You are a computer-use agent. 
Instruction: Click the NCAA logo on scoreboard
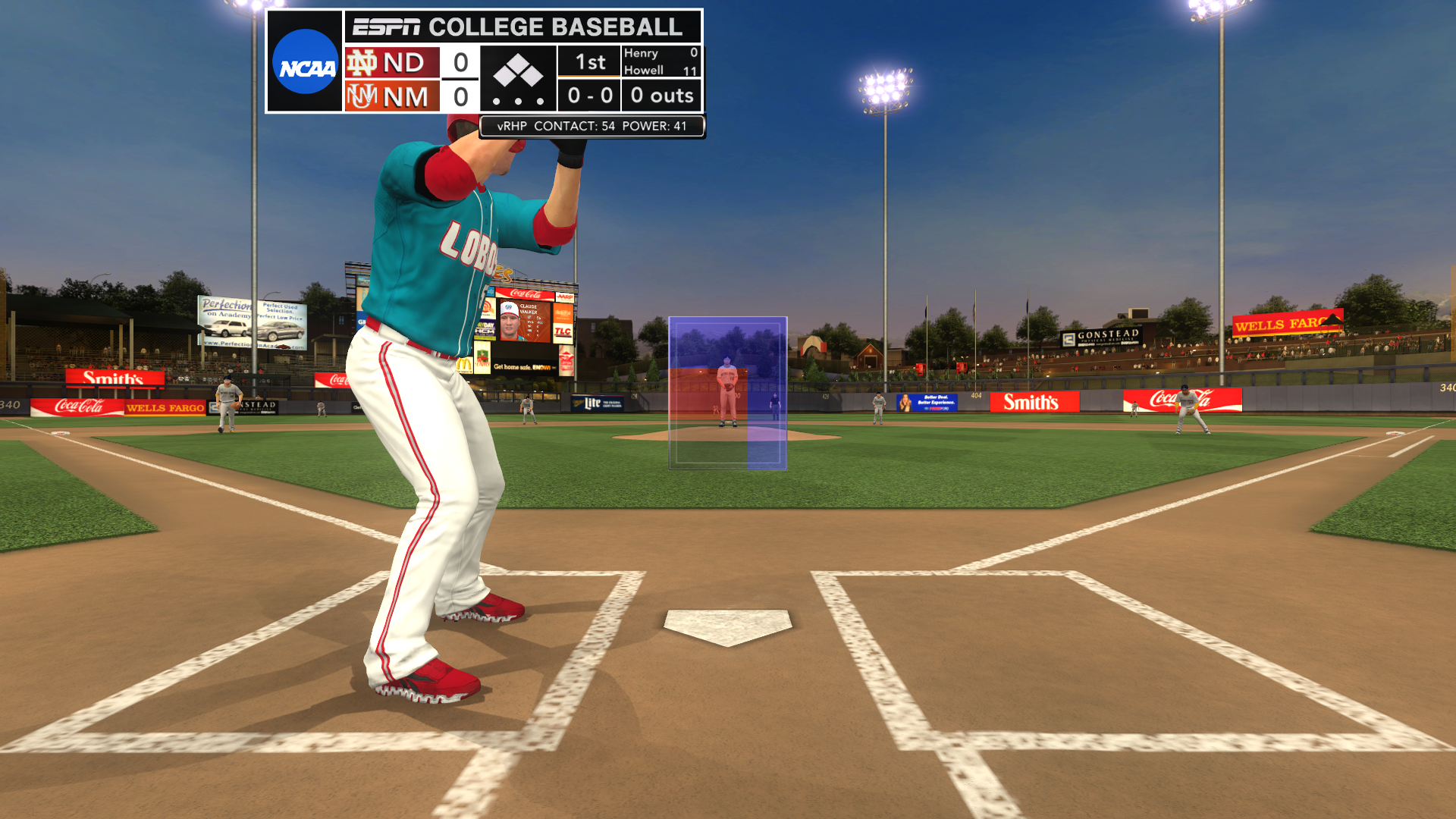tap(305, 62)
